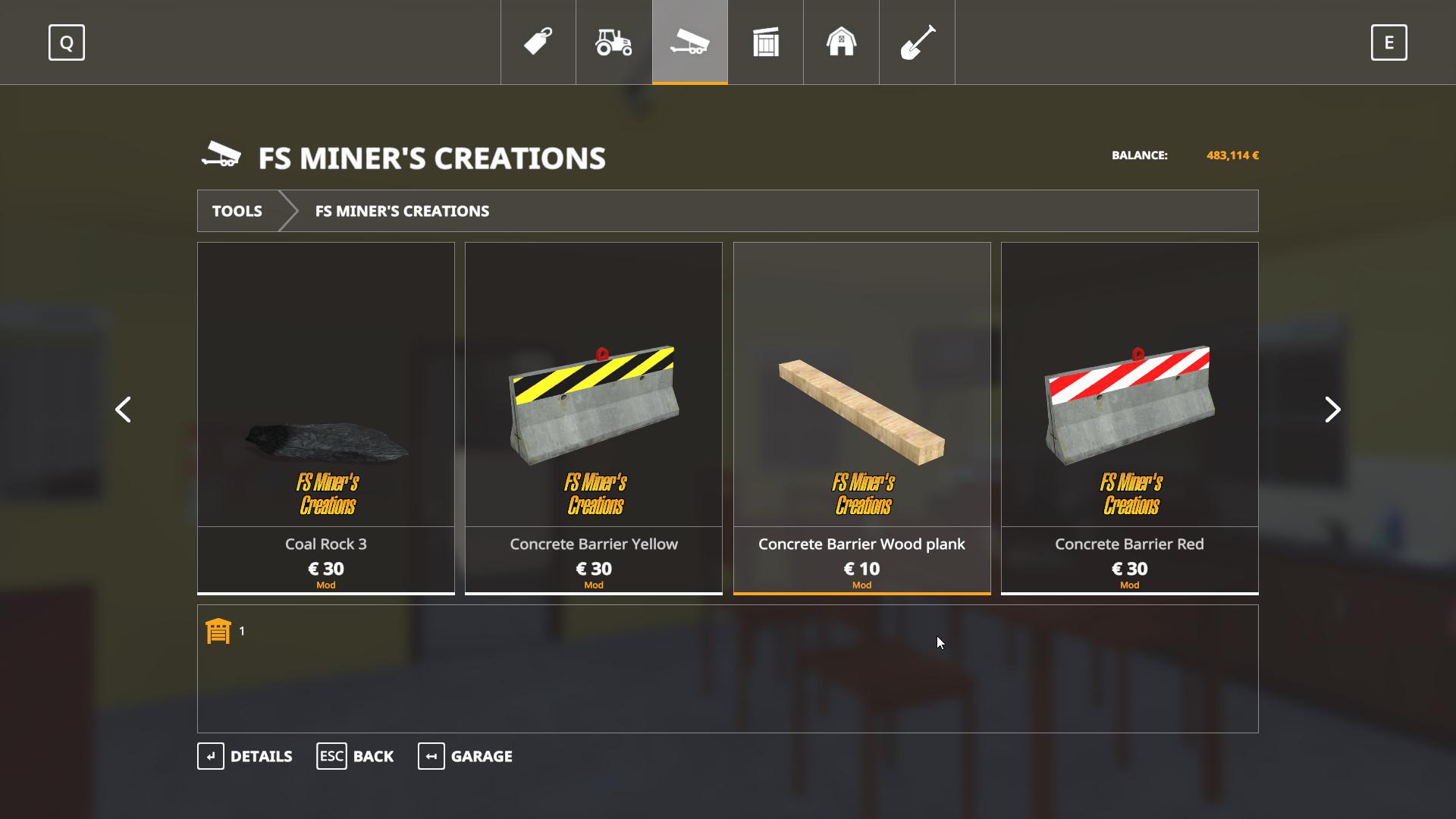Open the pallet objects tab
The height and width of the screenshot is (819, 1456).
(765, 42)
